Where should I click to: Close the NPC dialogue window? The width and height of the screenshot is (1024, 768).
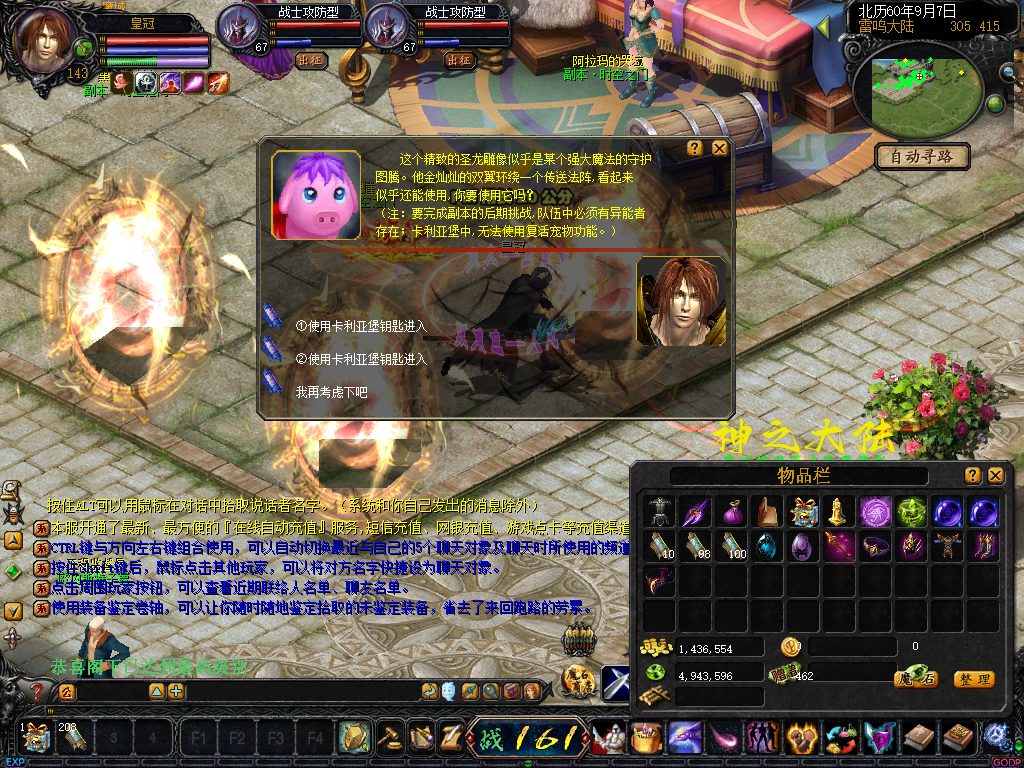tap(719, 148)
